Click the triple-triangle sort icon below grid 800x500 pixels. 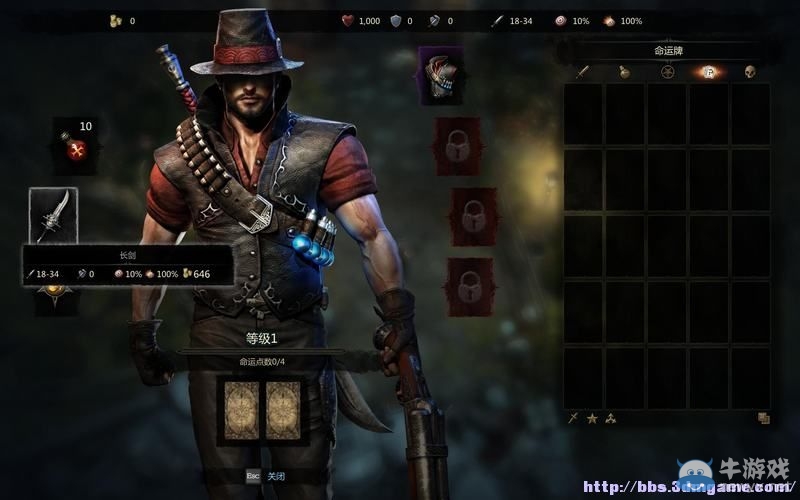(x=611, y=418)
